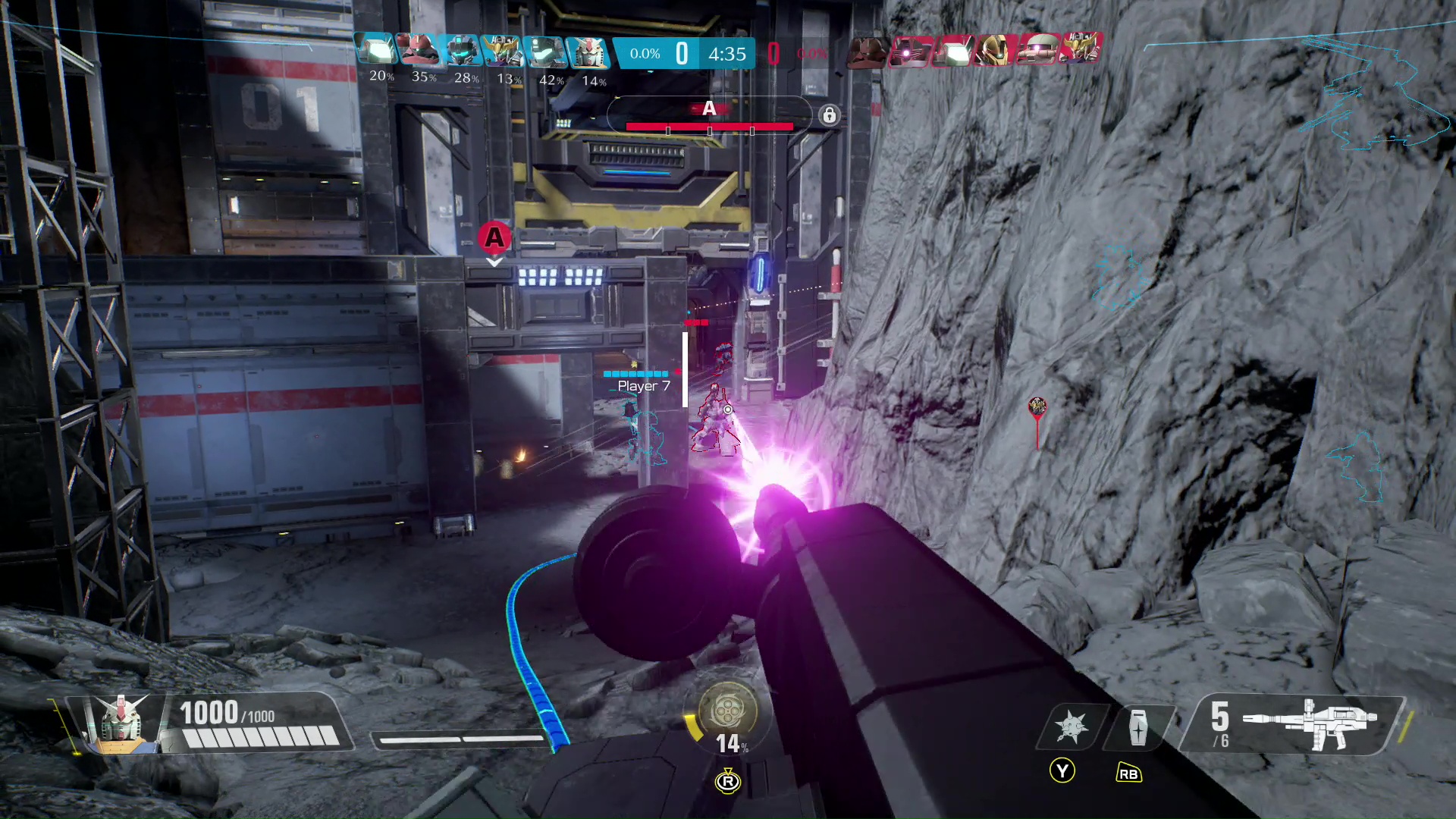Select the red A objective waypoint marker
Image resolution: width=1456 pixels, height=819 pixels.
pos(494,238)
